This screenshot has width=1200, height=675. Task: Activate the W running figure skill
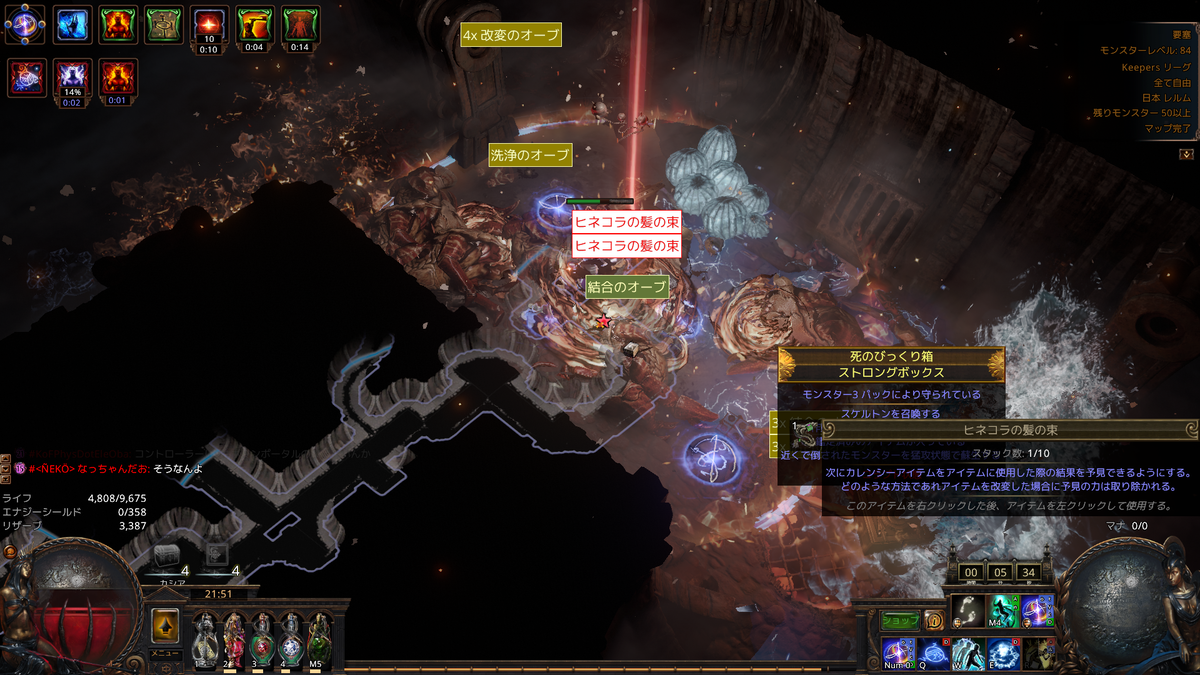tap(967, 653)
